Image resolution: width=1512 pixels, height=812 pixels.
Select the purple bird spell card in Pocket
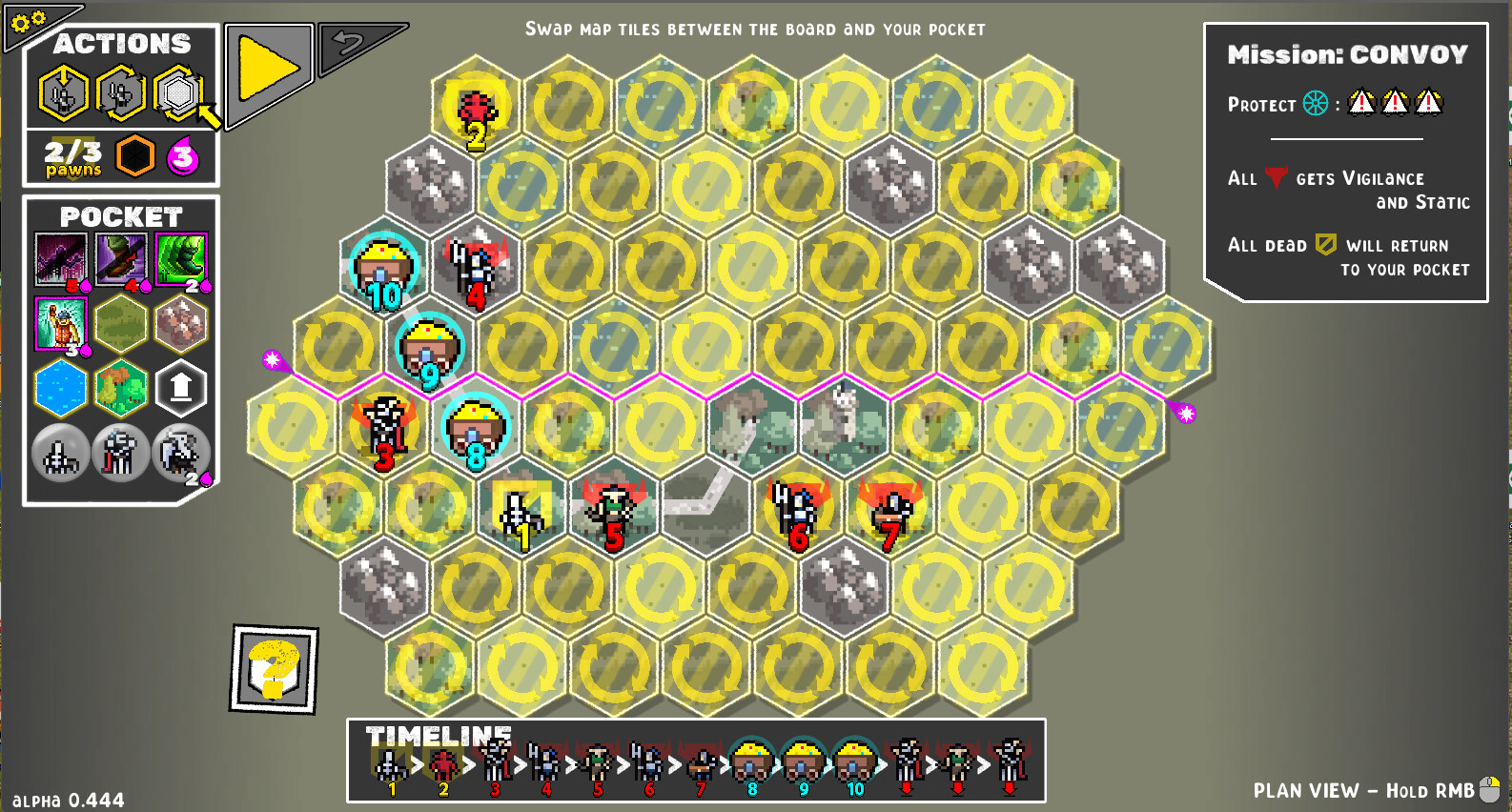click(x=60, y=255)
